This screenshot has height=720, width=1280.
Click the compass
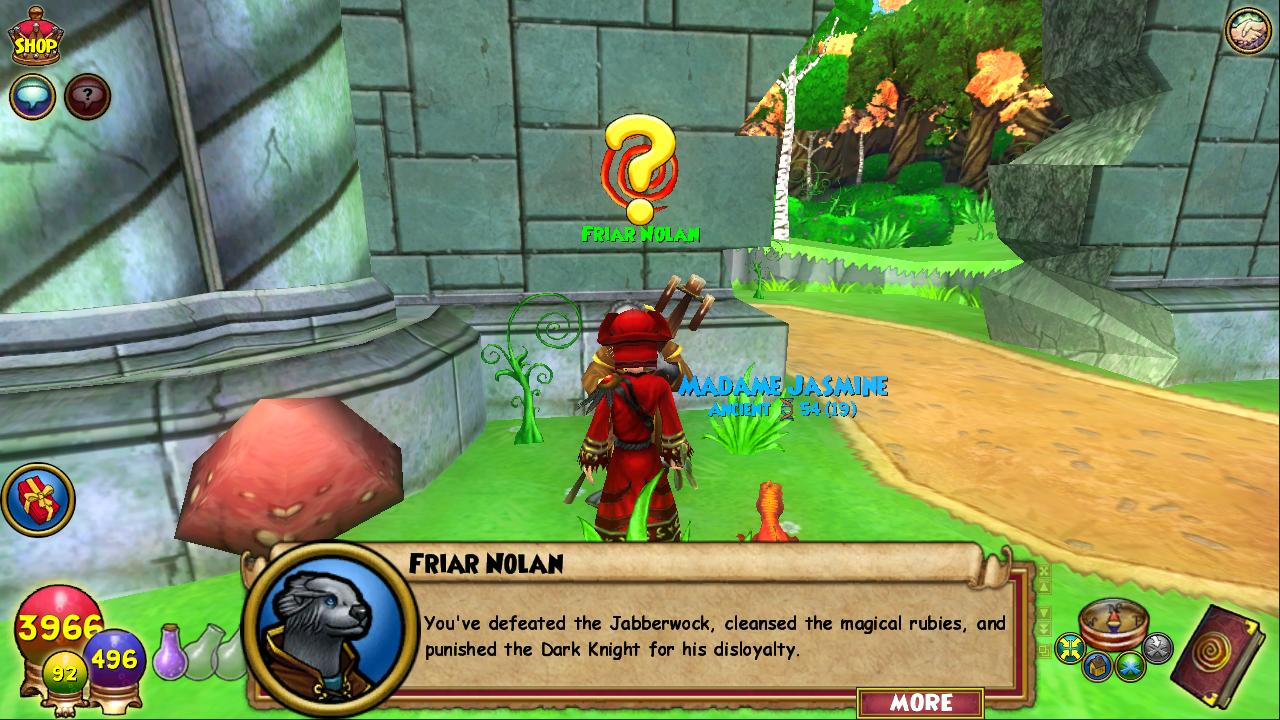tap(1113, 622)
